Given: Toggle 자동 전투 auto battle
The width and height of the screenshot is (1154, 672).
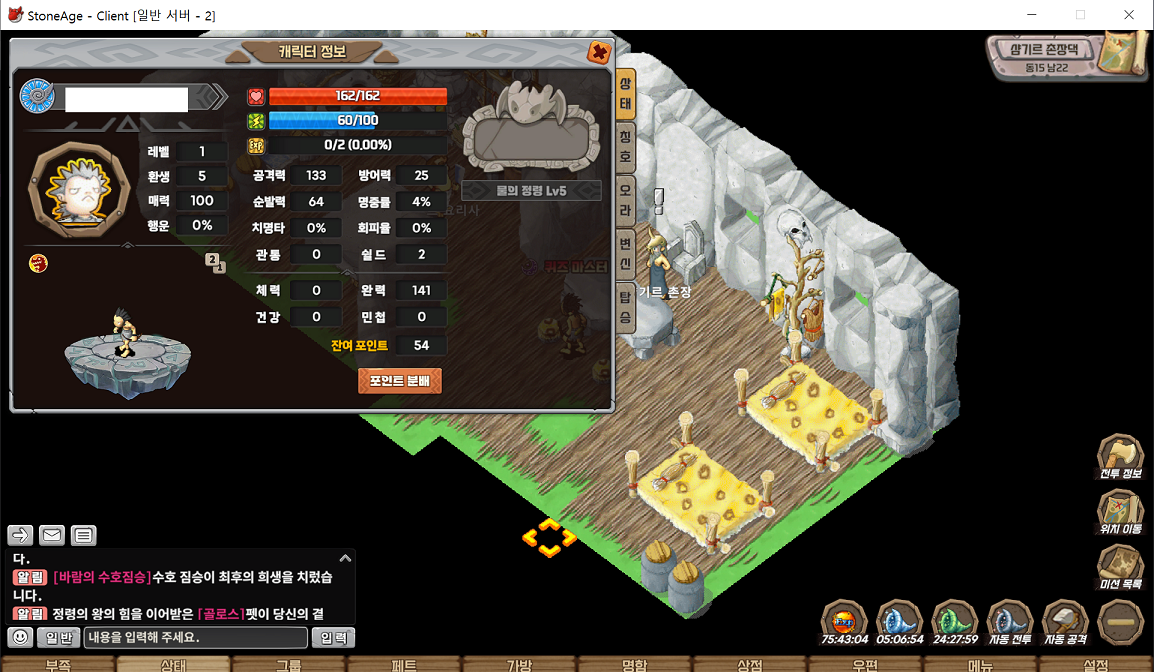Looking at the screenshot, I should [x=1009, y=624].
